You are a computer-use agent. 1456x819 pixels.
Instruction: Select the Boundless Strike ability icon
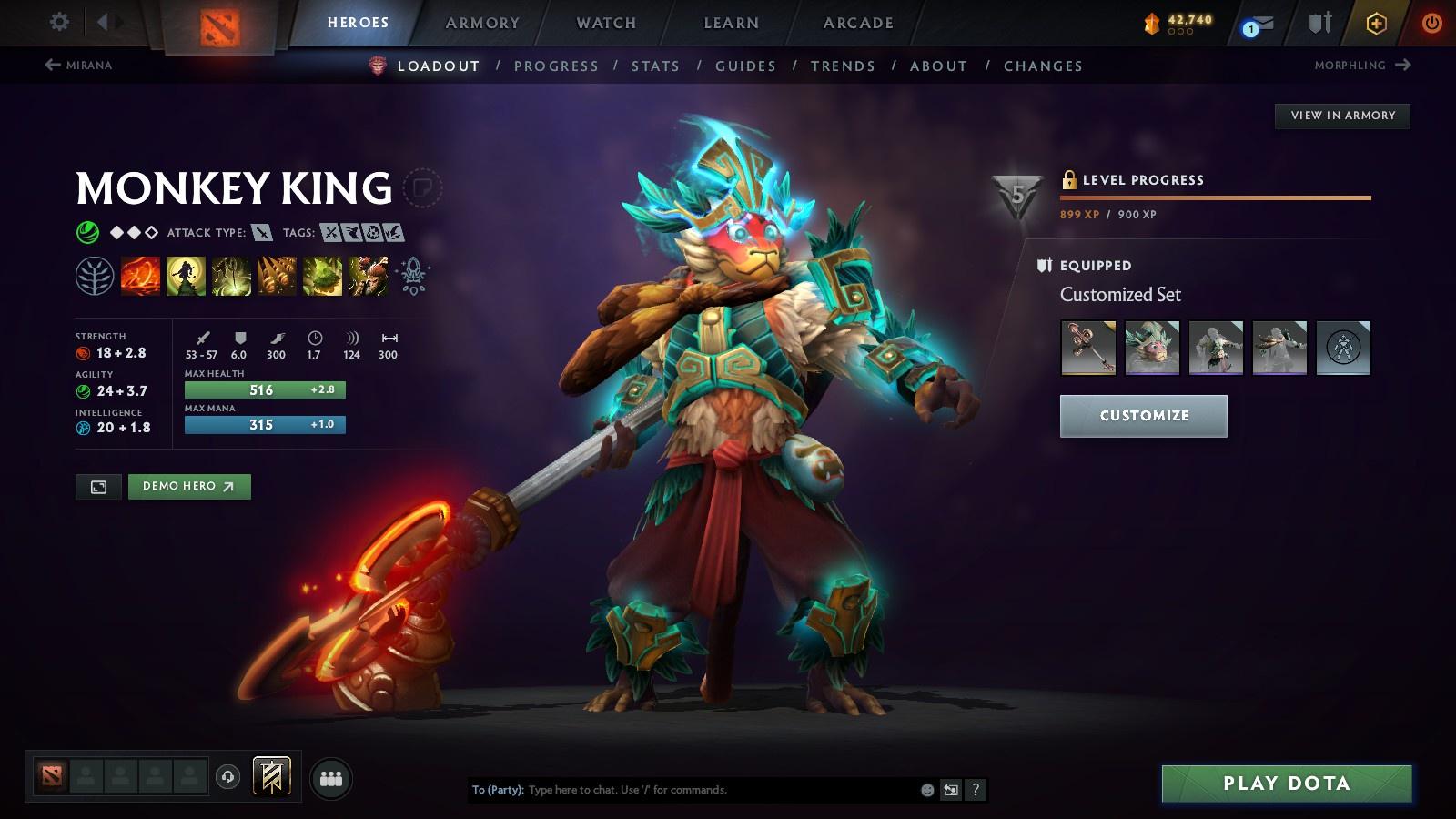[x=140, y=276]
